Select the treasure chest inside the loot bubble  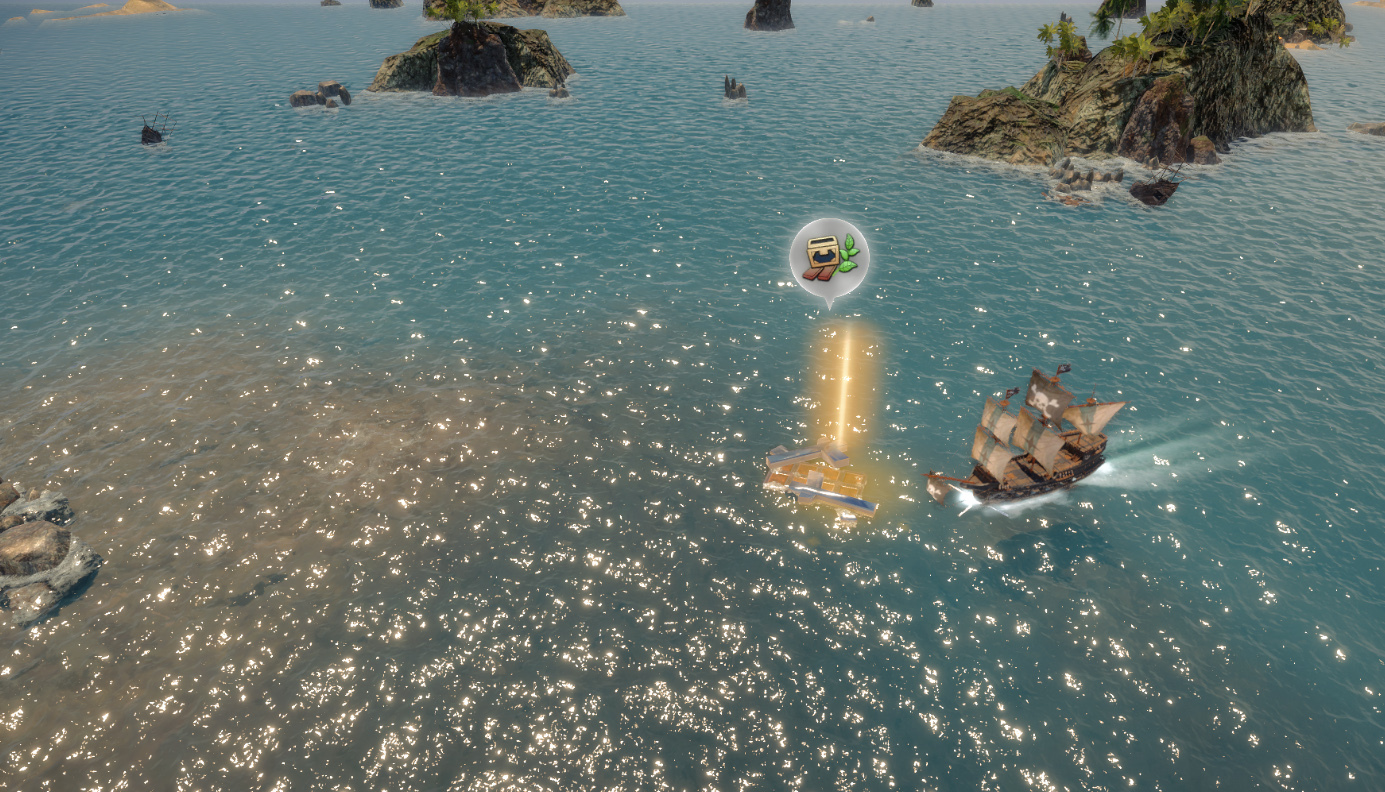tap(822, 252)
